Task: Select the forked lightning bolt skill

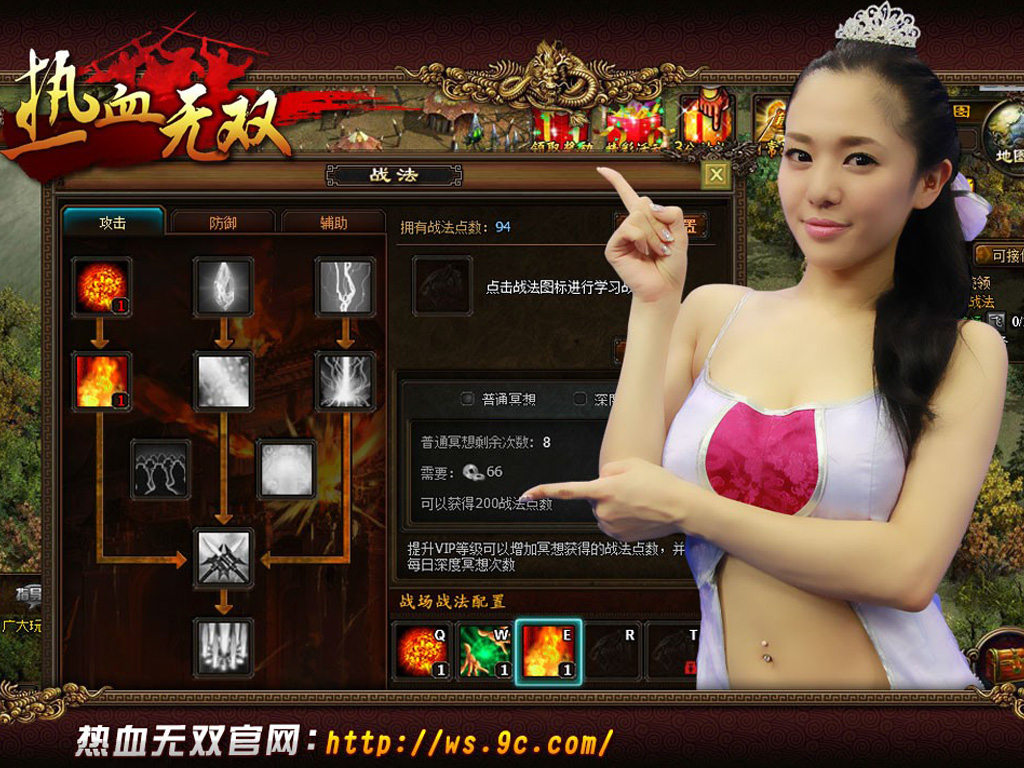Action: tap(346, 288)
